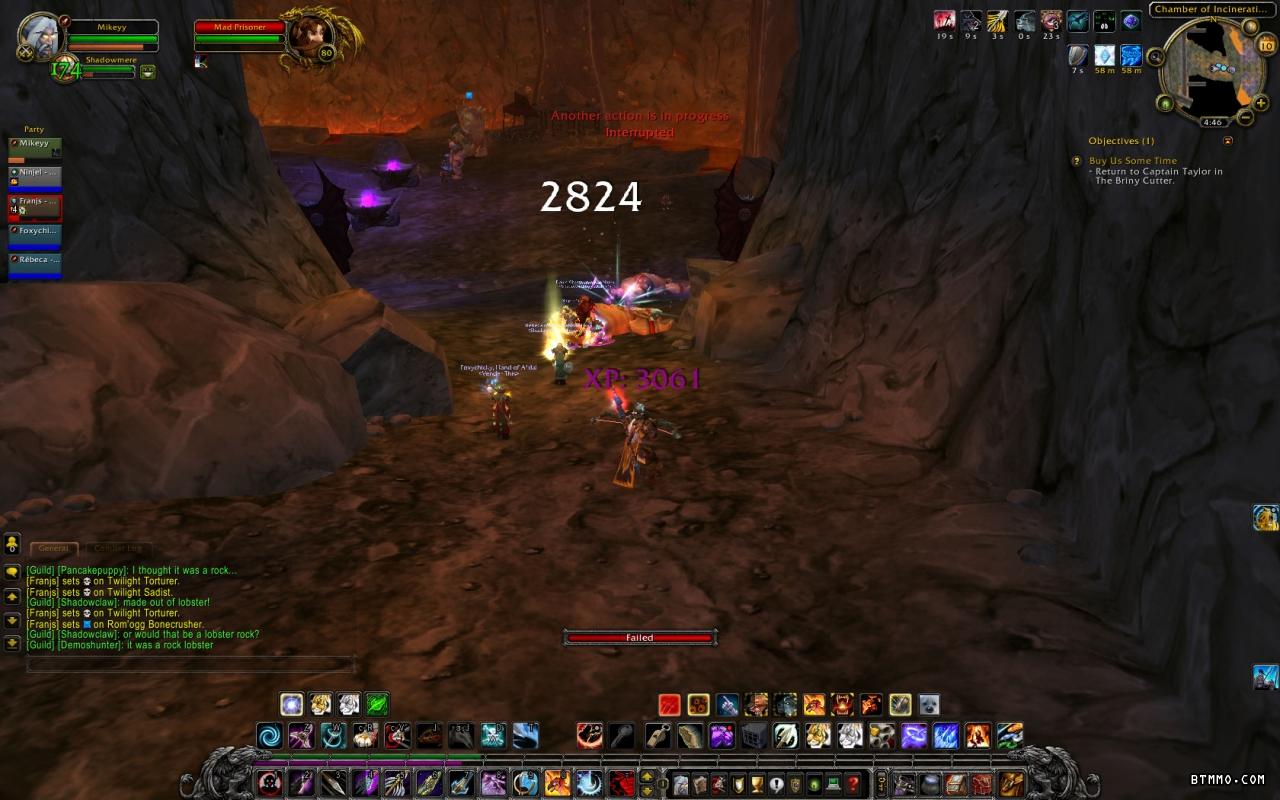Click the Mikeyy player portrait
This screenshot has width=1280, height=800.
(x=42, y=36)
